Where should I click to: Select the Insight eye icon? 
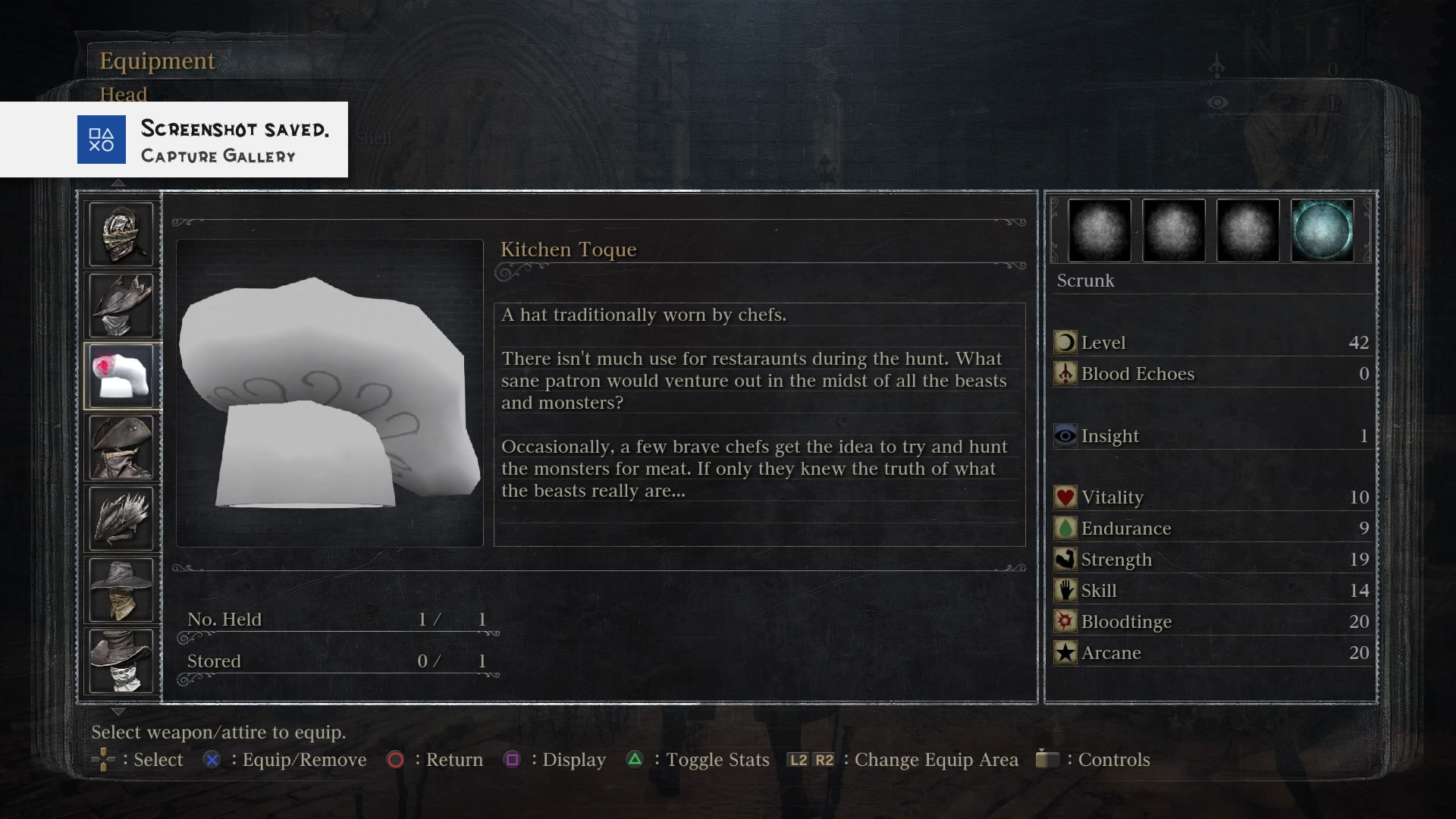pyautogui.click(x=1065, y=435)
